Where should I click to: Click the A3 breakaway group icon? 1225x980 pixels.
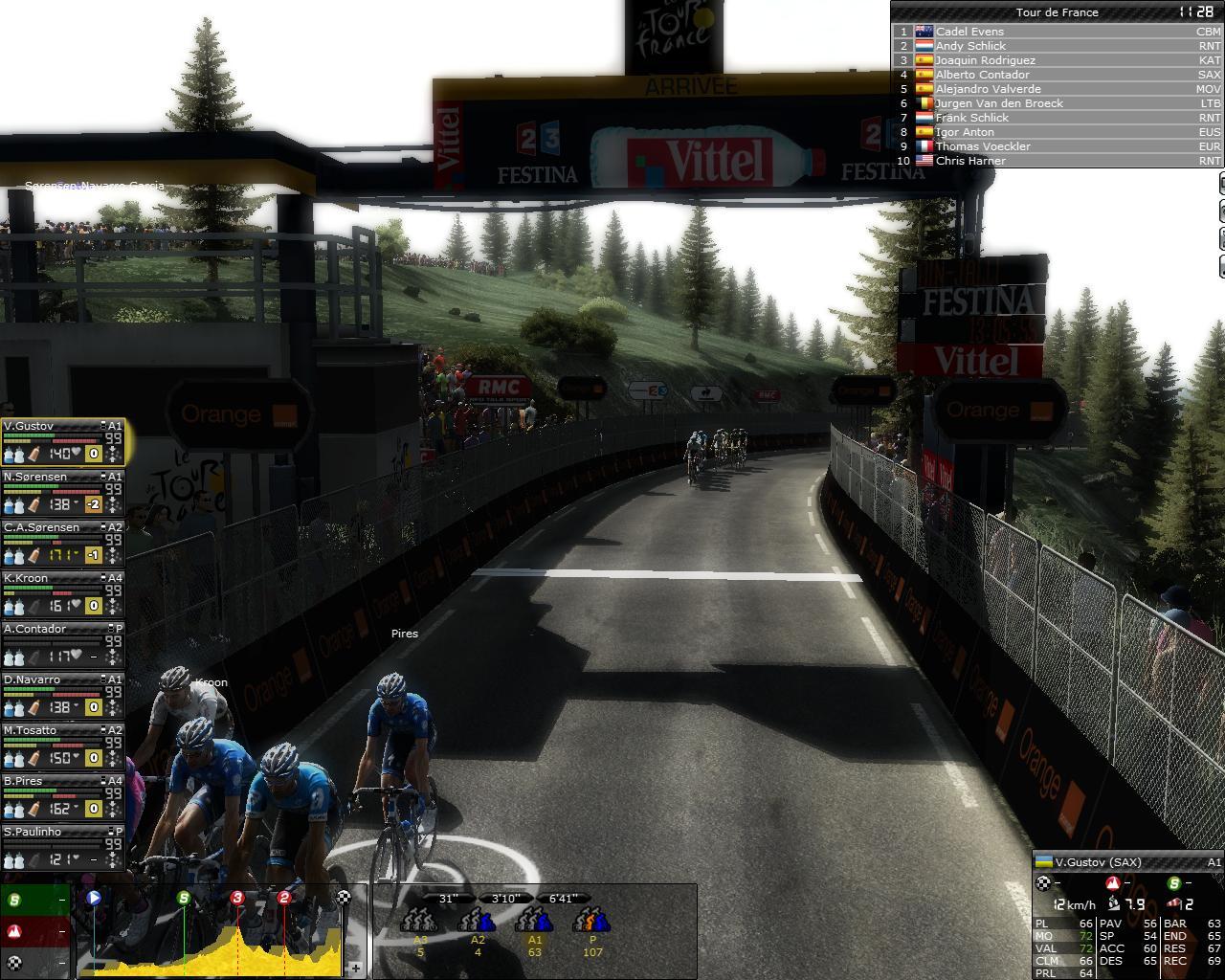pyautogui.click(x=420, y=921)
